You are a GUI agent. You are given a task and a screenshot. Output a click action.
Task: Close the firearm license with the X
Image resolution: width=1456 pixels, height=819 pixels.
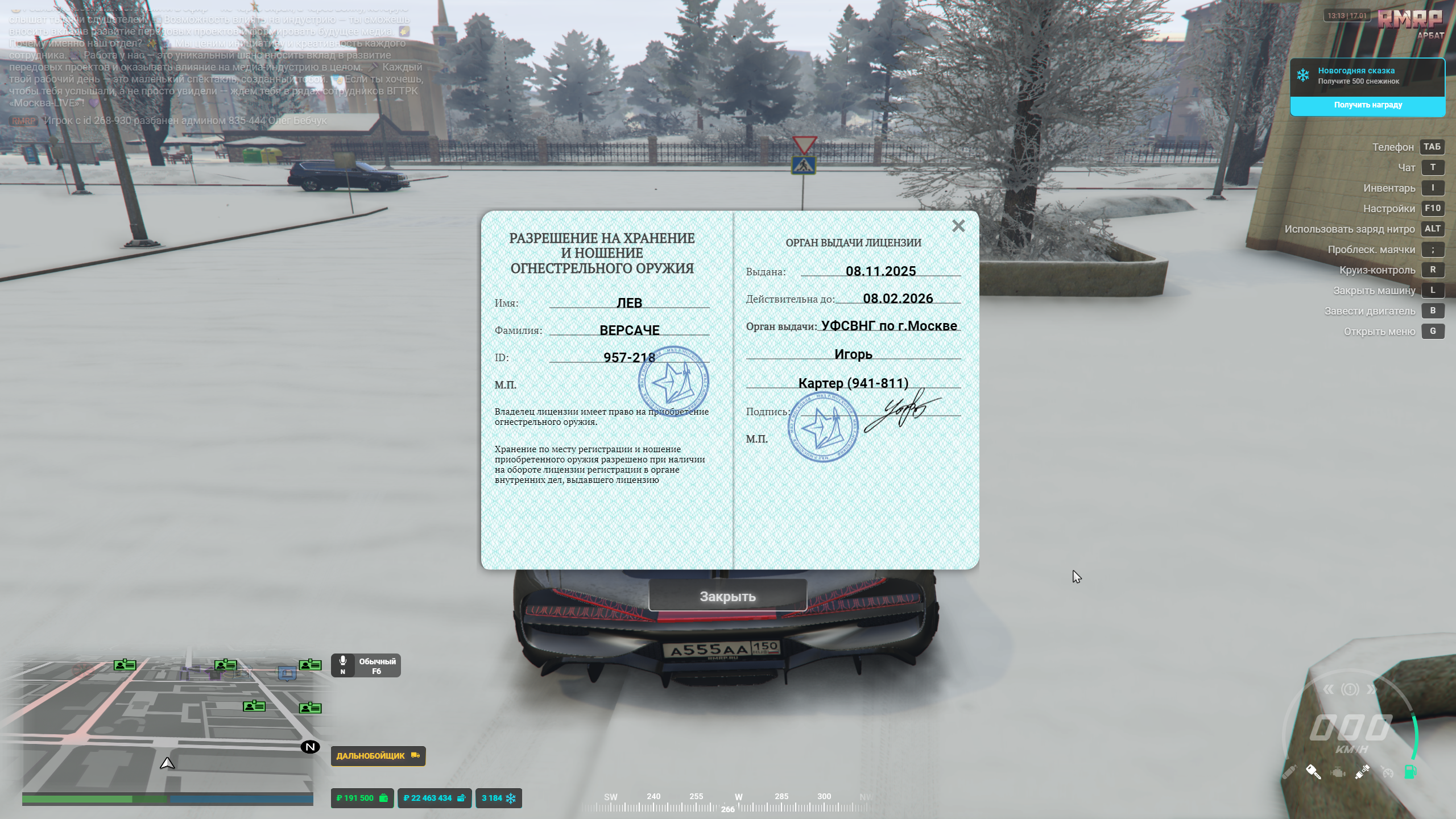(958, 226)
